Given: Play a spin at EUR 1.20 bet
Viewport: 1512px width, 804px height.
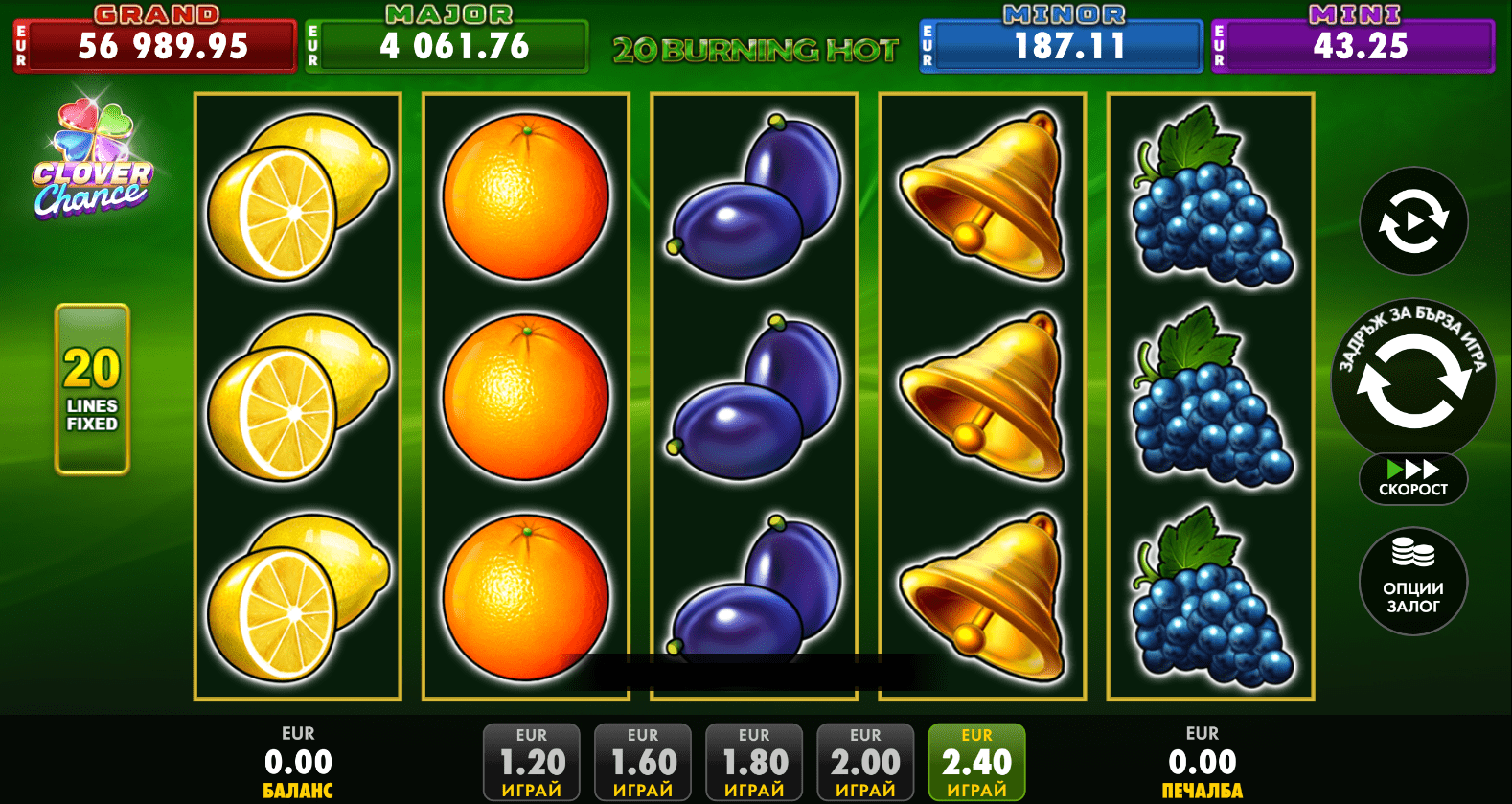Looking at the screenshot, I should point(532,762).
